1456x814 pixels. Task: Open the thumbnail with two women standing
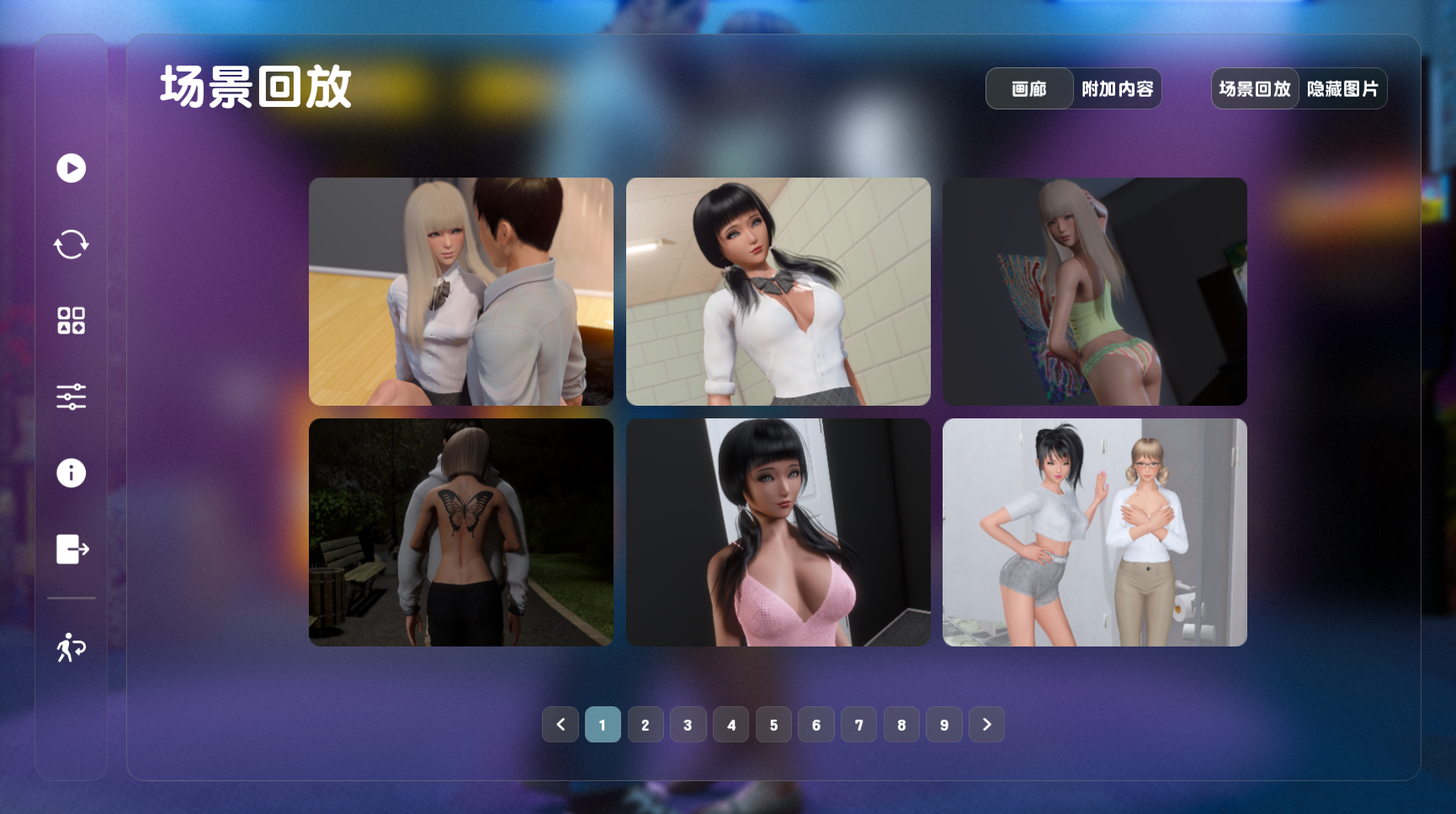coord(1095,532)
